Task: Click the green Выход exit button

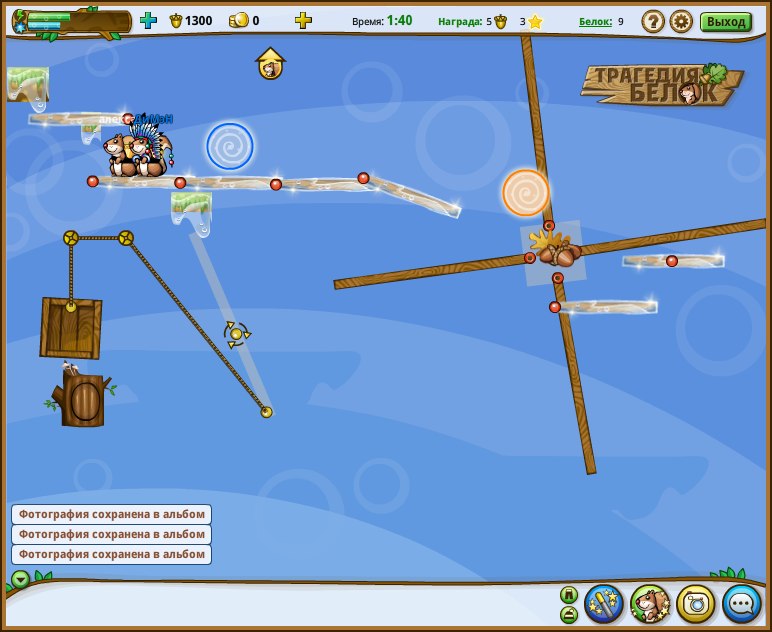Action: pyautogui.click(x=725, y=21)
